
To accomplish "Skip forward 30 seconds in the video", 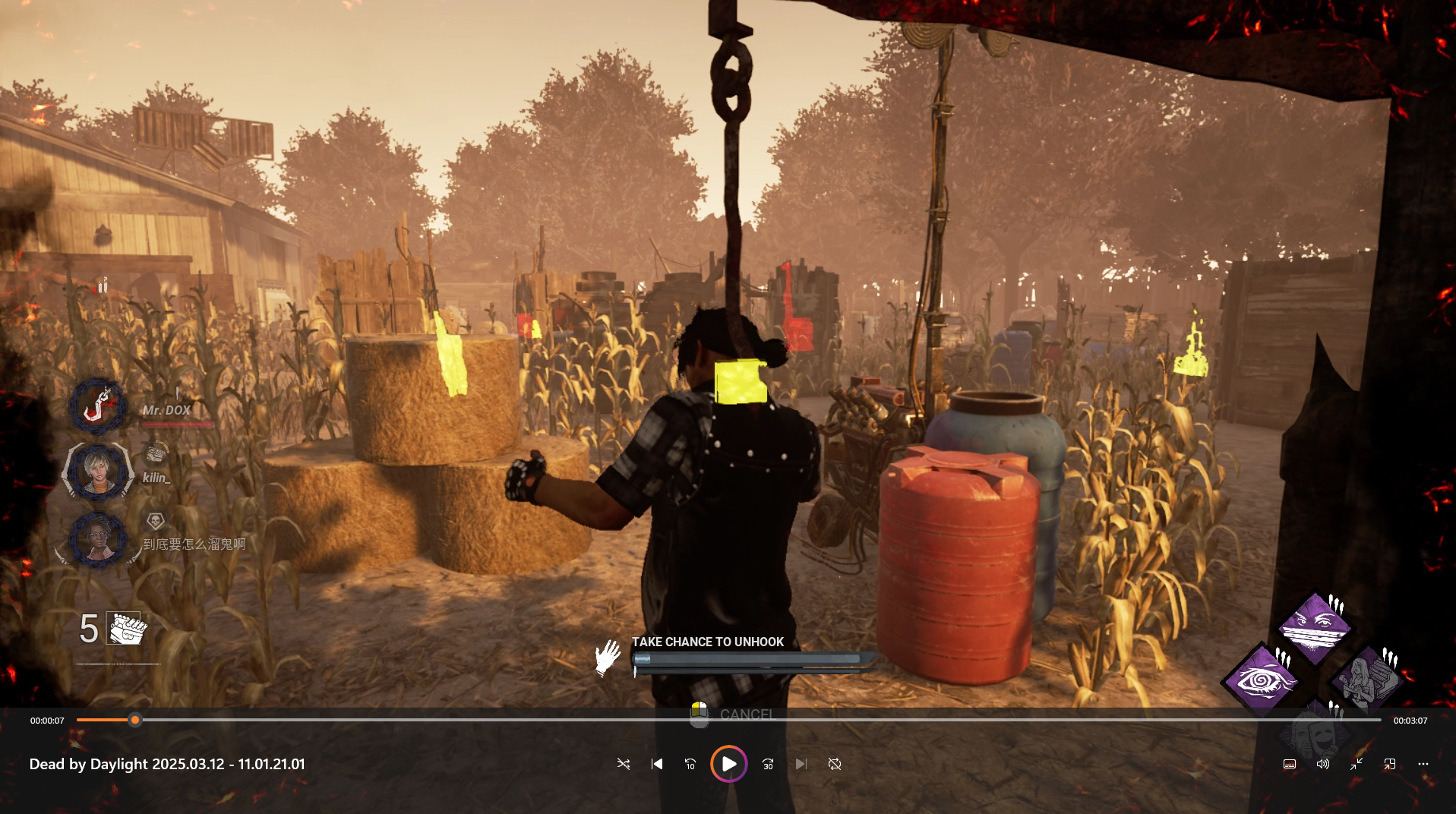I will (767, 764).
